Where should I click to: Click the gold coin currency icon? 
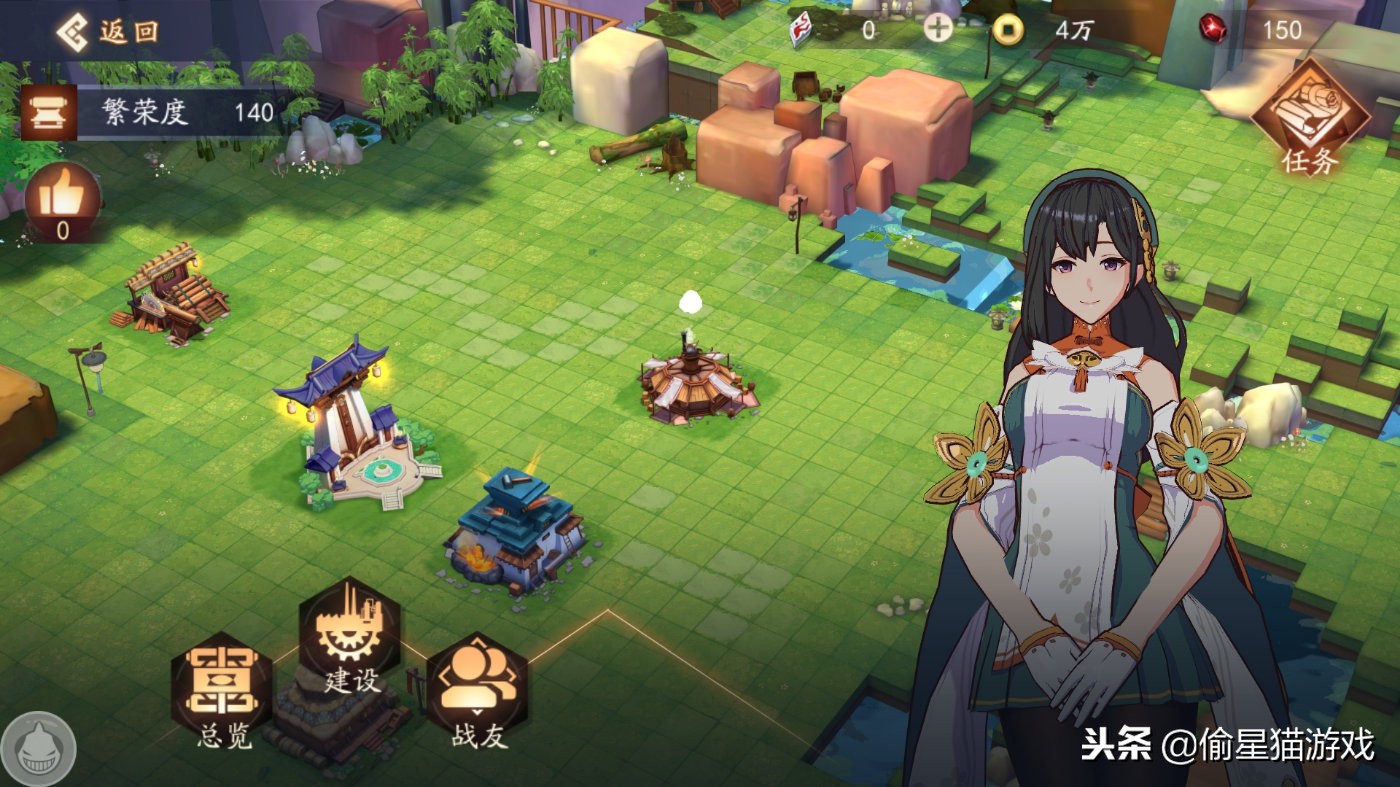click(x=1008, y=30)
